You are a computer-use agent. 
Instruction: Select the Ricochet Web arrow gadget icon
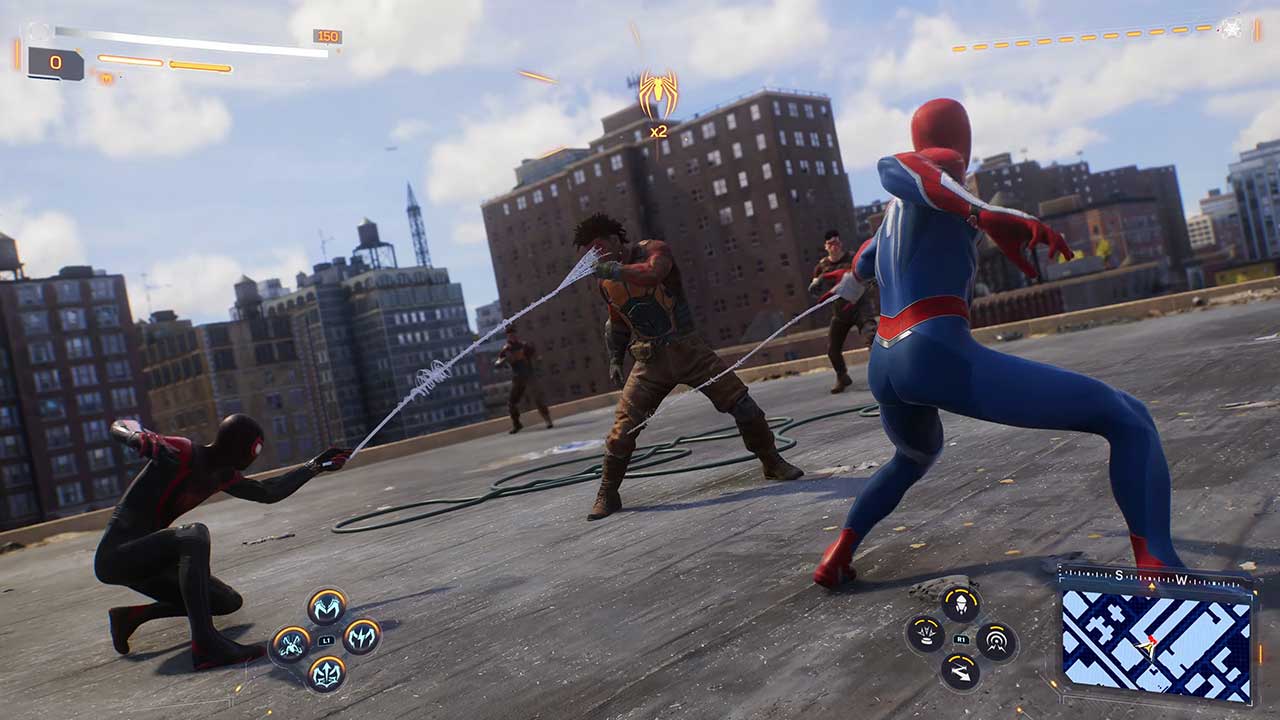[x=960, y=670]
